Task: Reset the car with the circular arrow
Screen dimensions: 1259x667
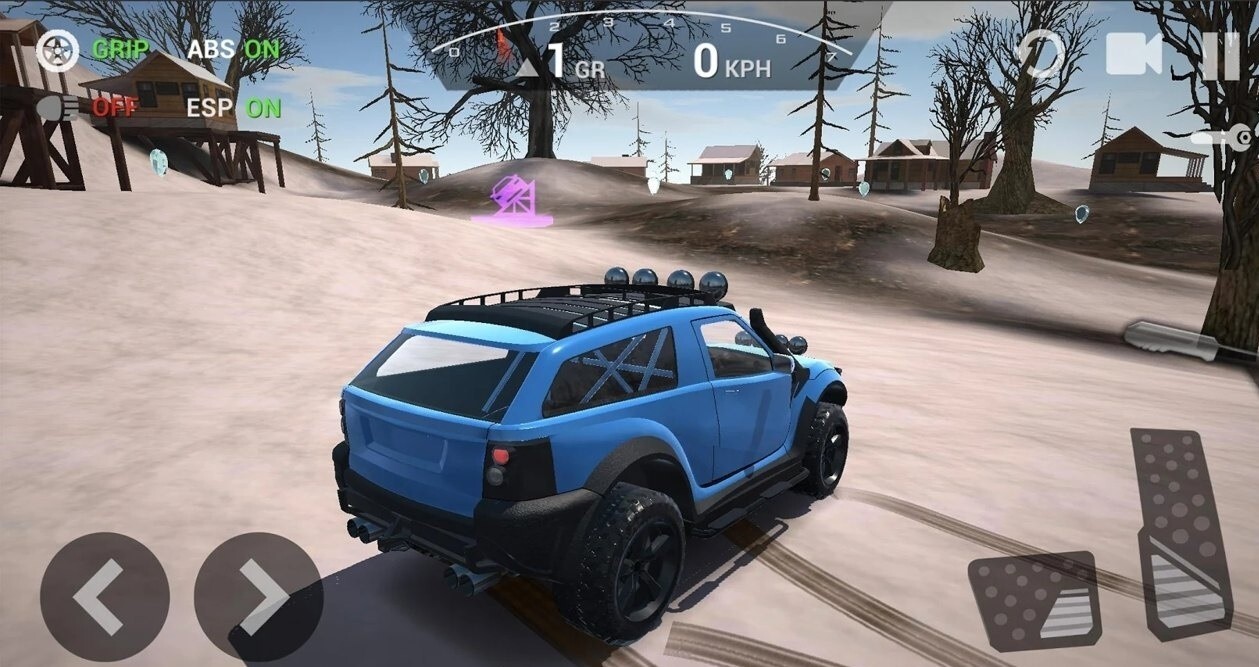Action: click(x=1040, y=53)
